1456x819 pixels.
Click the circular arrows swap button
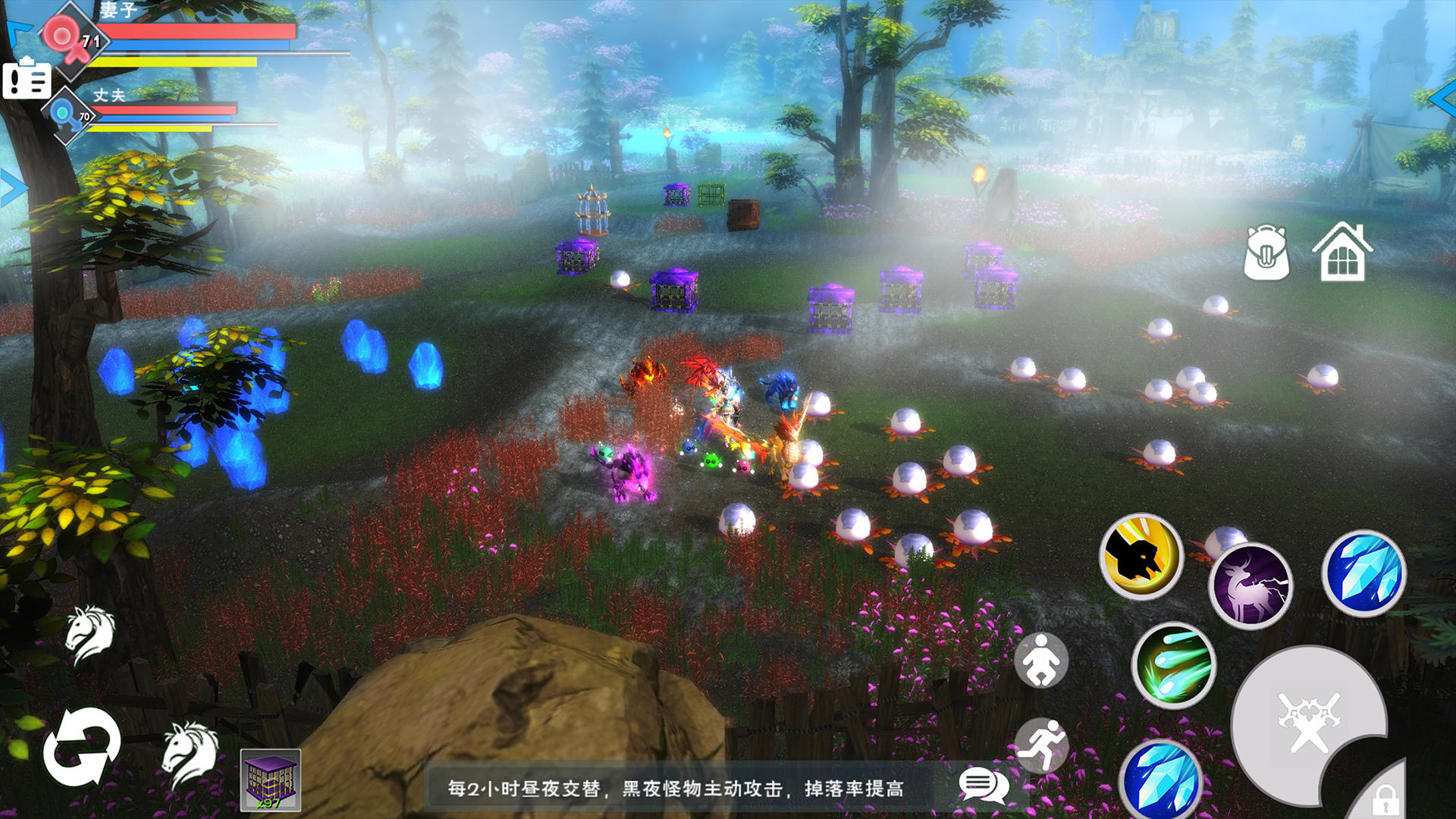(x=81, y=748)
